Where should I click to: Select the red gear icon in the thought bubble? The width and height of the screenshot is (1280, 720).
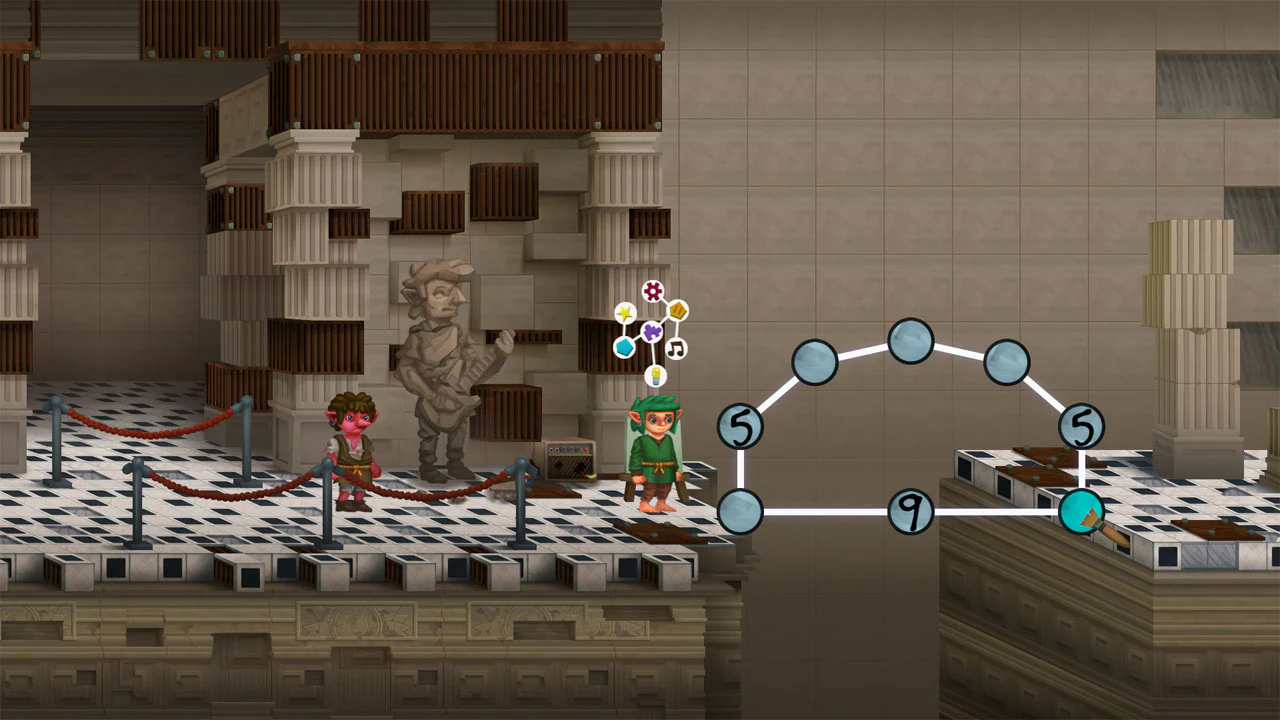652,291
